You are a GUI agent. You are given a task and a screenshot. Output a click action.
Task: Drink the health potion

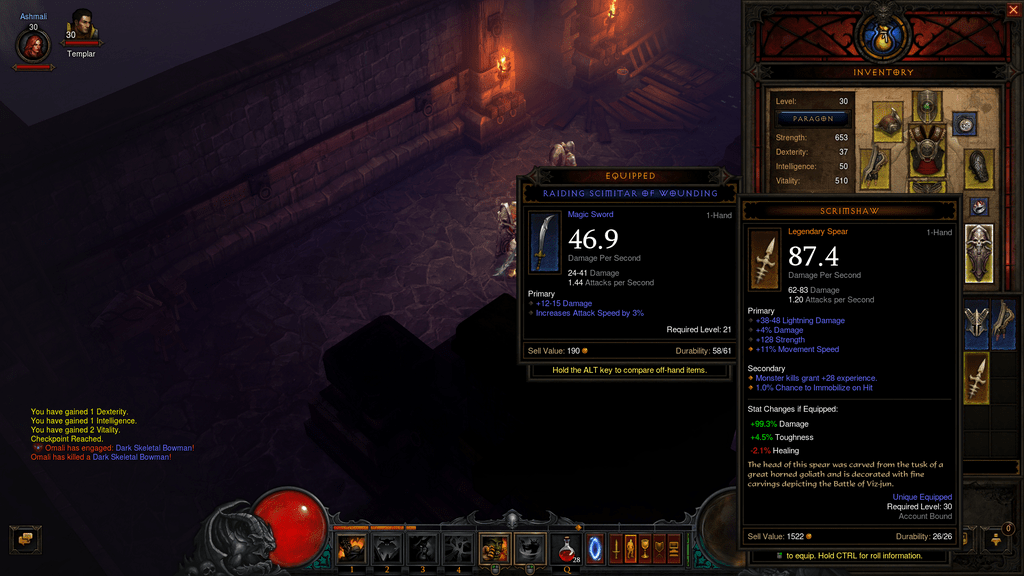(566, 549)
